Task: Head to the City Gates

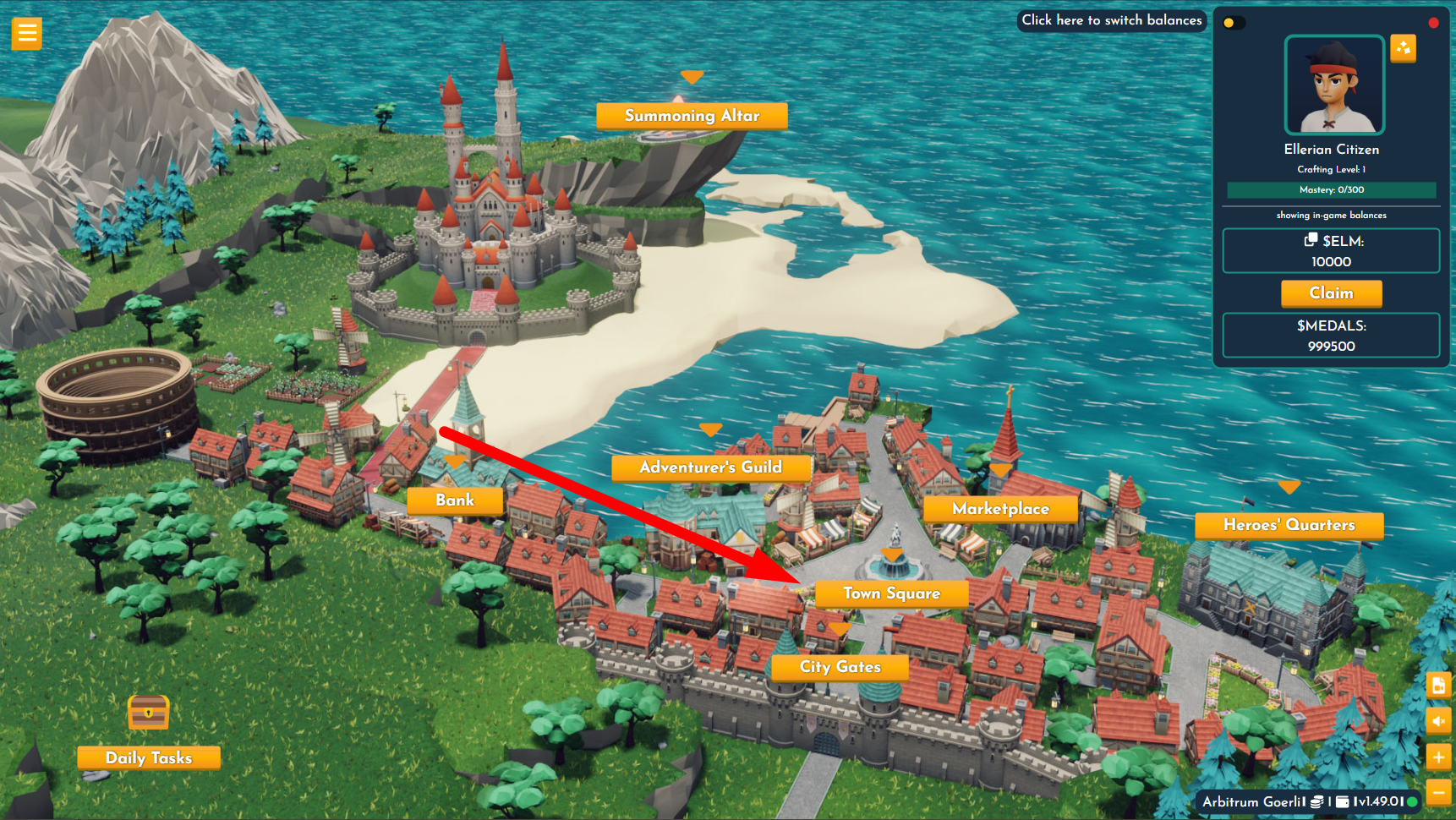Action: point(840,667)
